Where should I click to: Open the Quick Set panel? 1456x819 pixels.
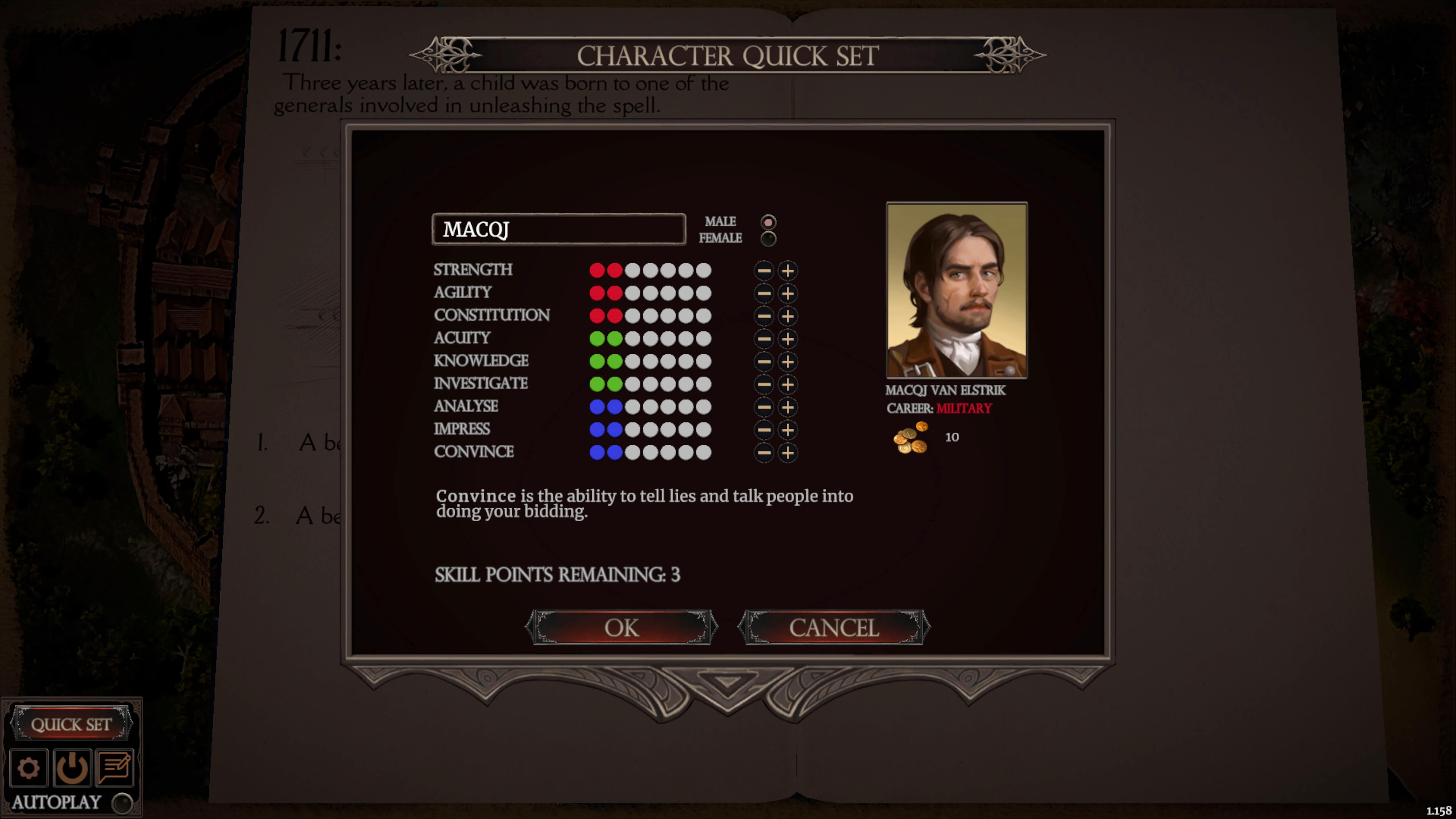pyautogui.click(x=72, y=724)
